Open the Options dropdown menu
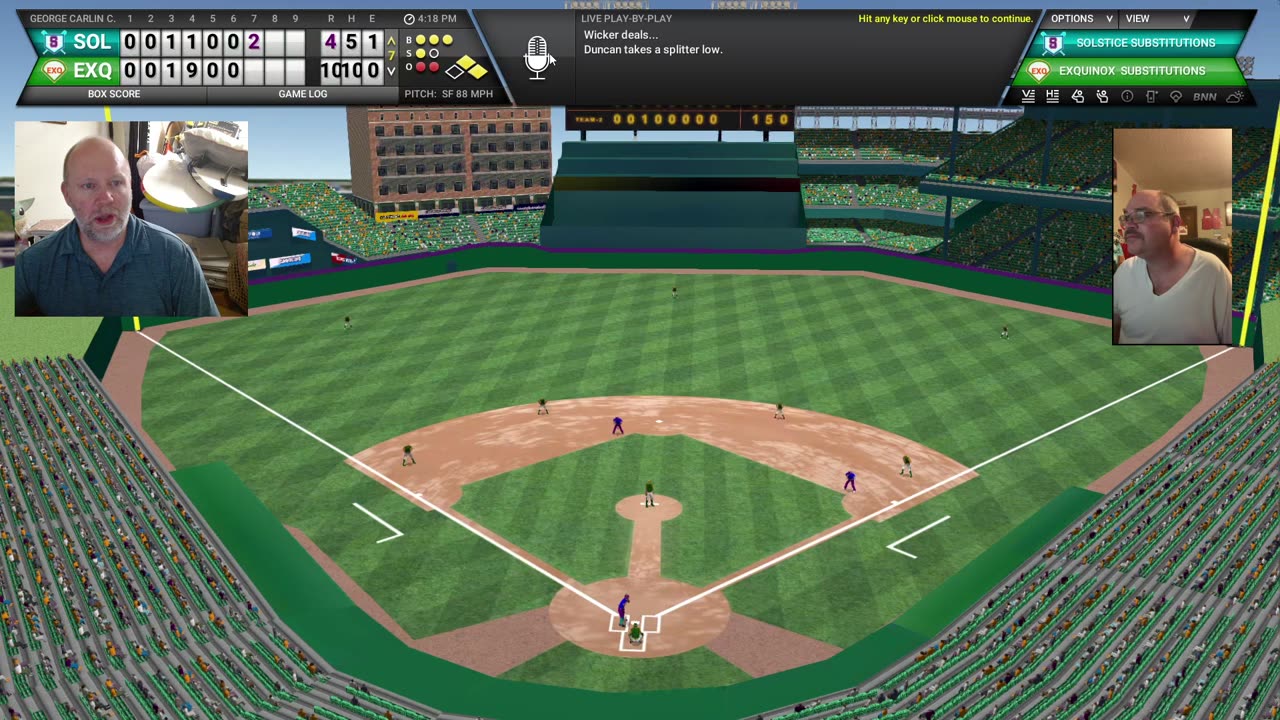1280x720 pixels. click(1081, 19)
